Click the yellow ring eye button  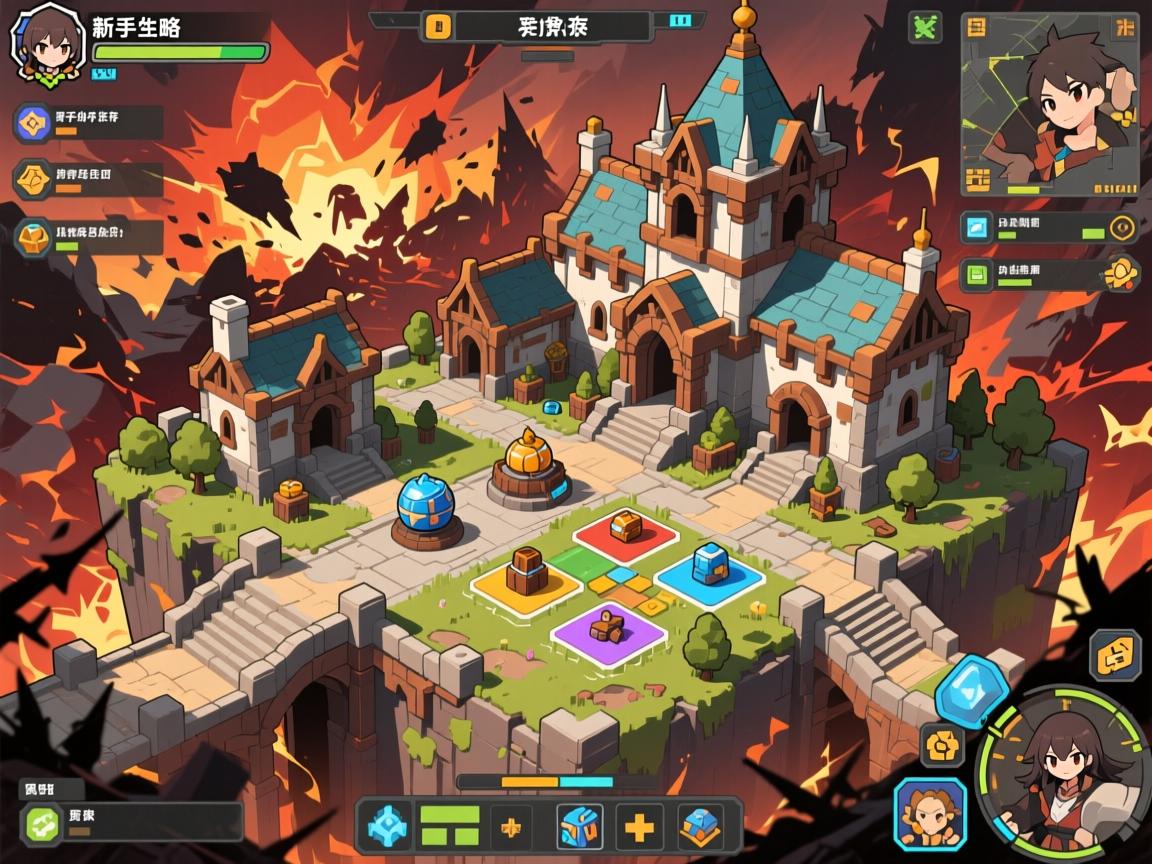coord(1122,228)
